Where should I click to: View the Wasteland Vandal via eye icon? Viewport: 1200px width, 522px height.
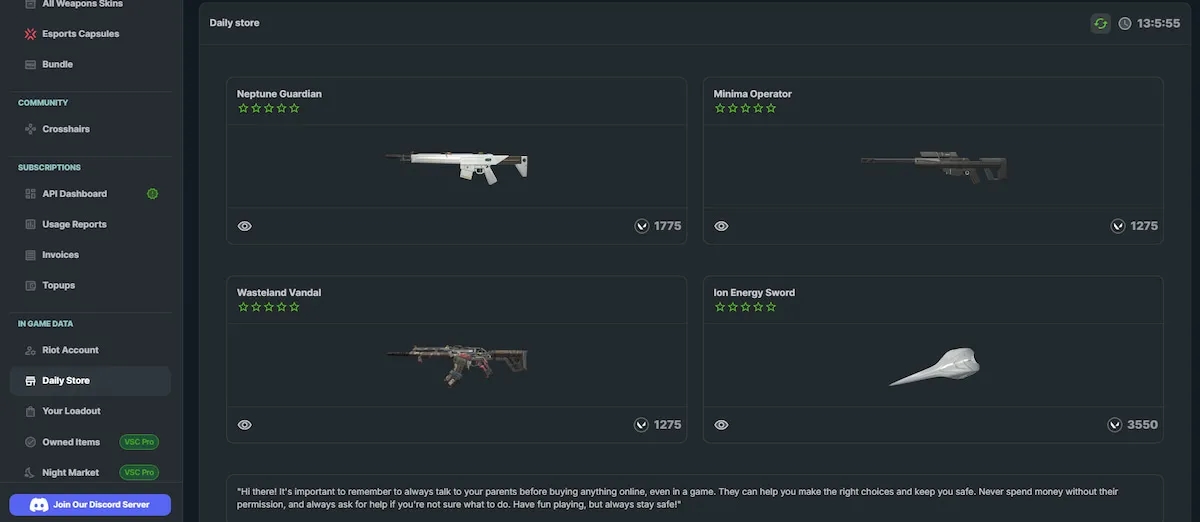(245, 425)
